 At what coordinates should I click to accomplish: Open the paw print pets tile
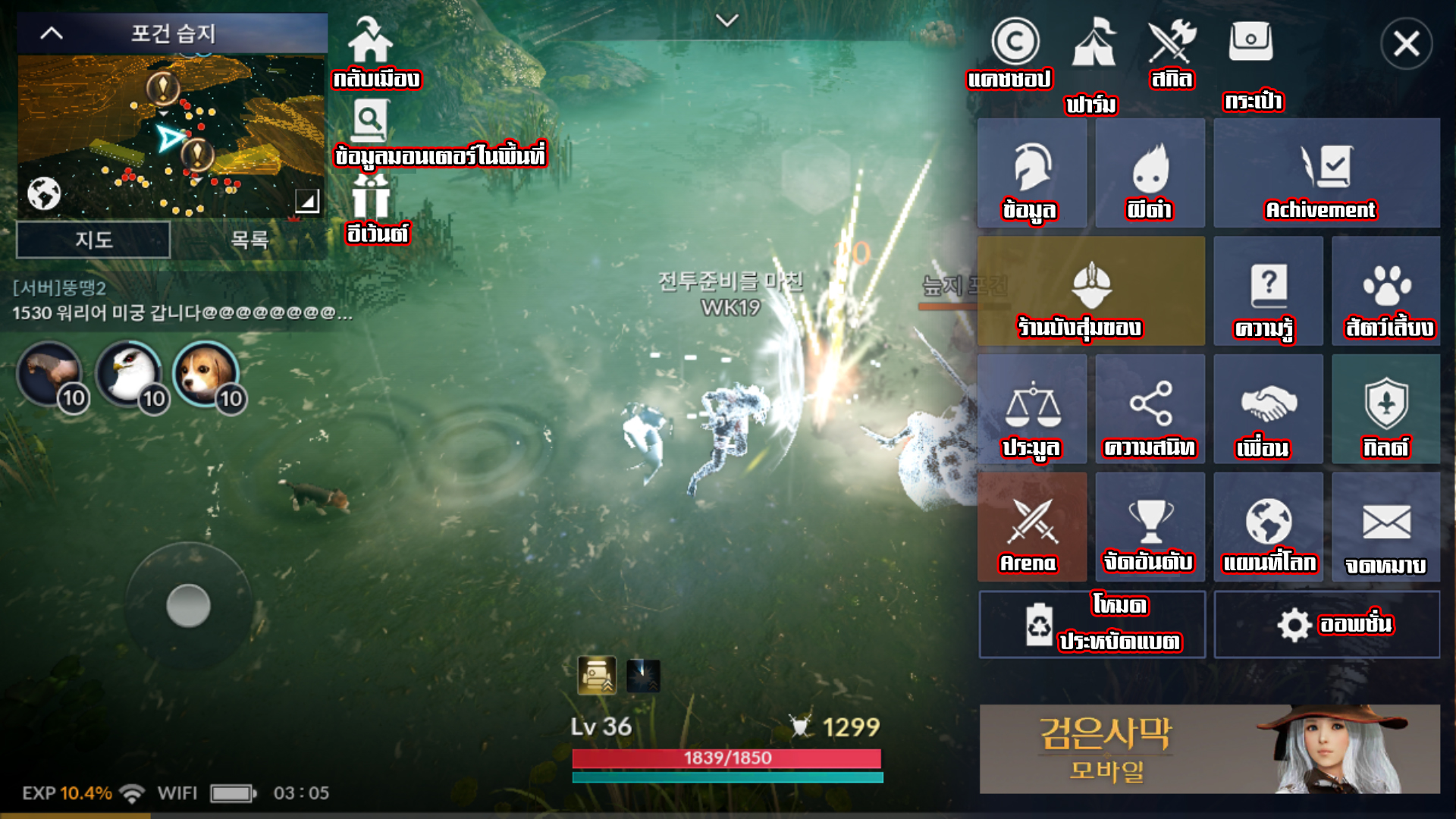coord(1385,291)
